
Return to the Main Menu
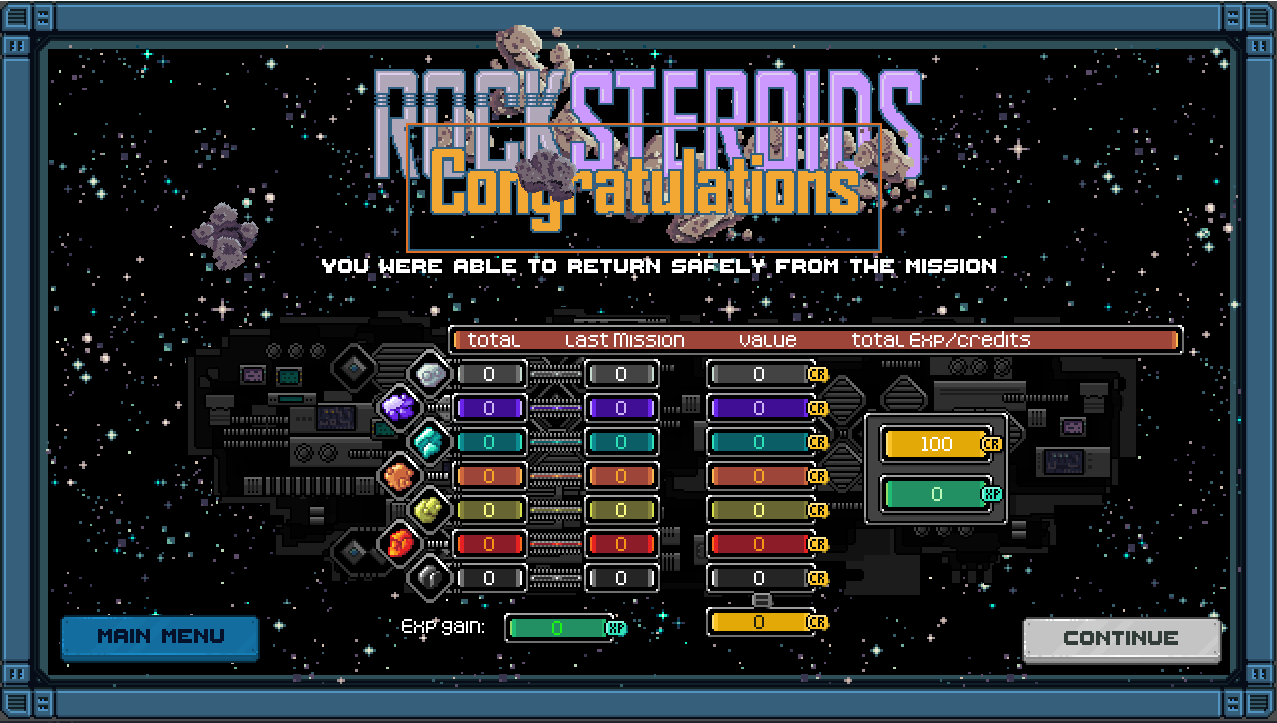tap(160, 637)
